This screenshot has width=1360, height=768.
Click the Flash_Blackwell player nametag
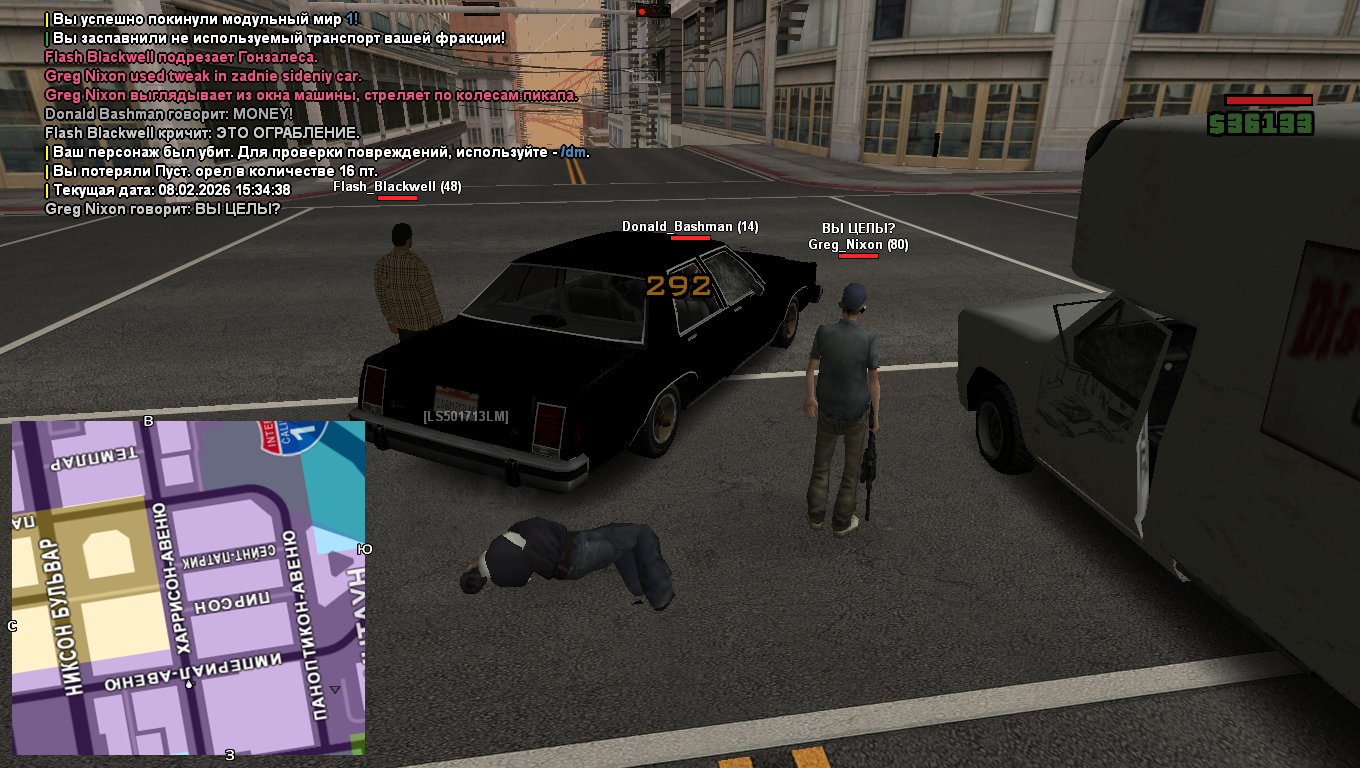point(397,186)
